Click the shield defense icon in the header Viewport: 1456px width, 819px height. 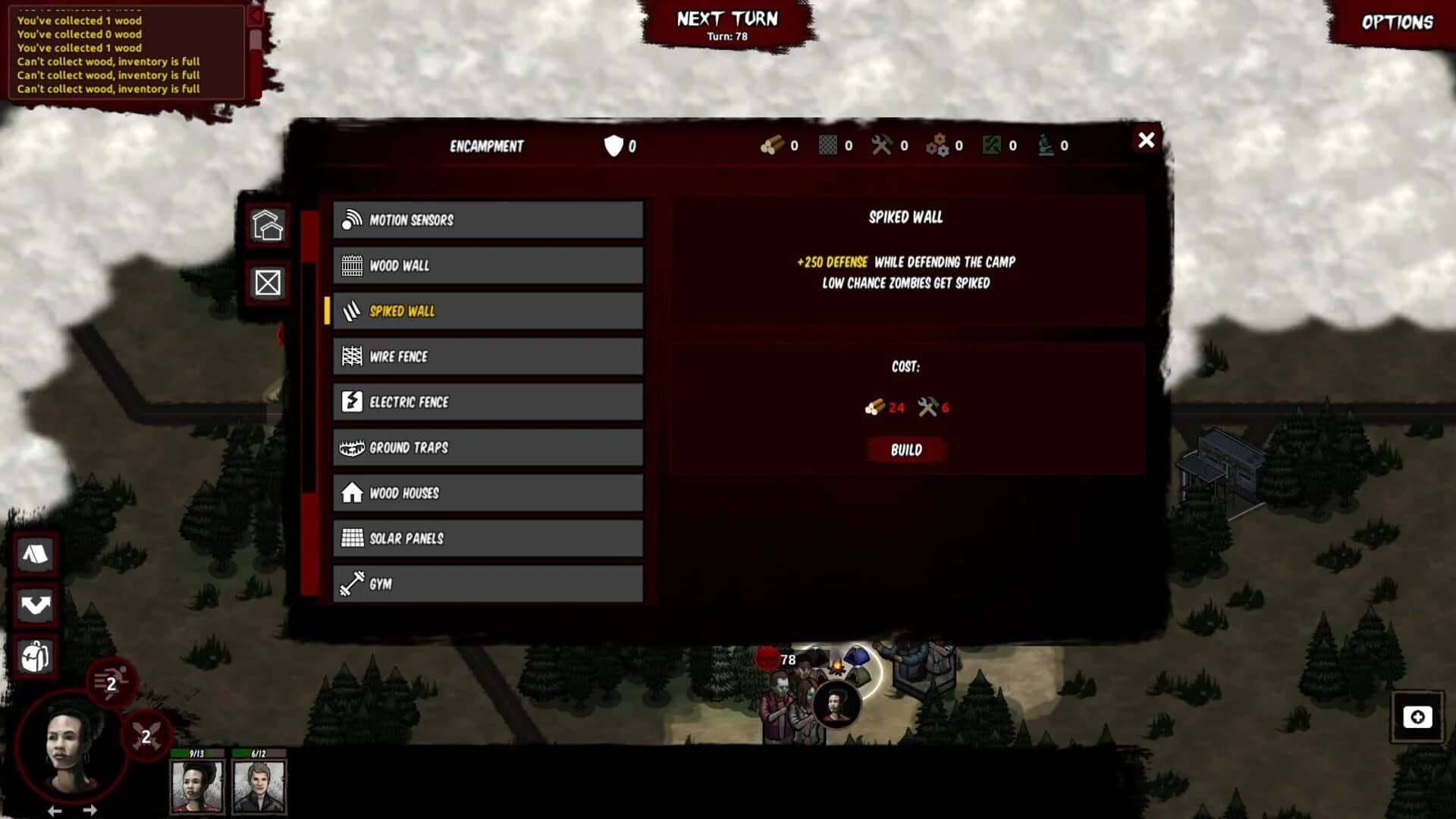click(x=613, y=146)
